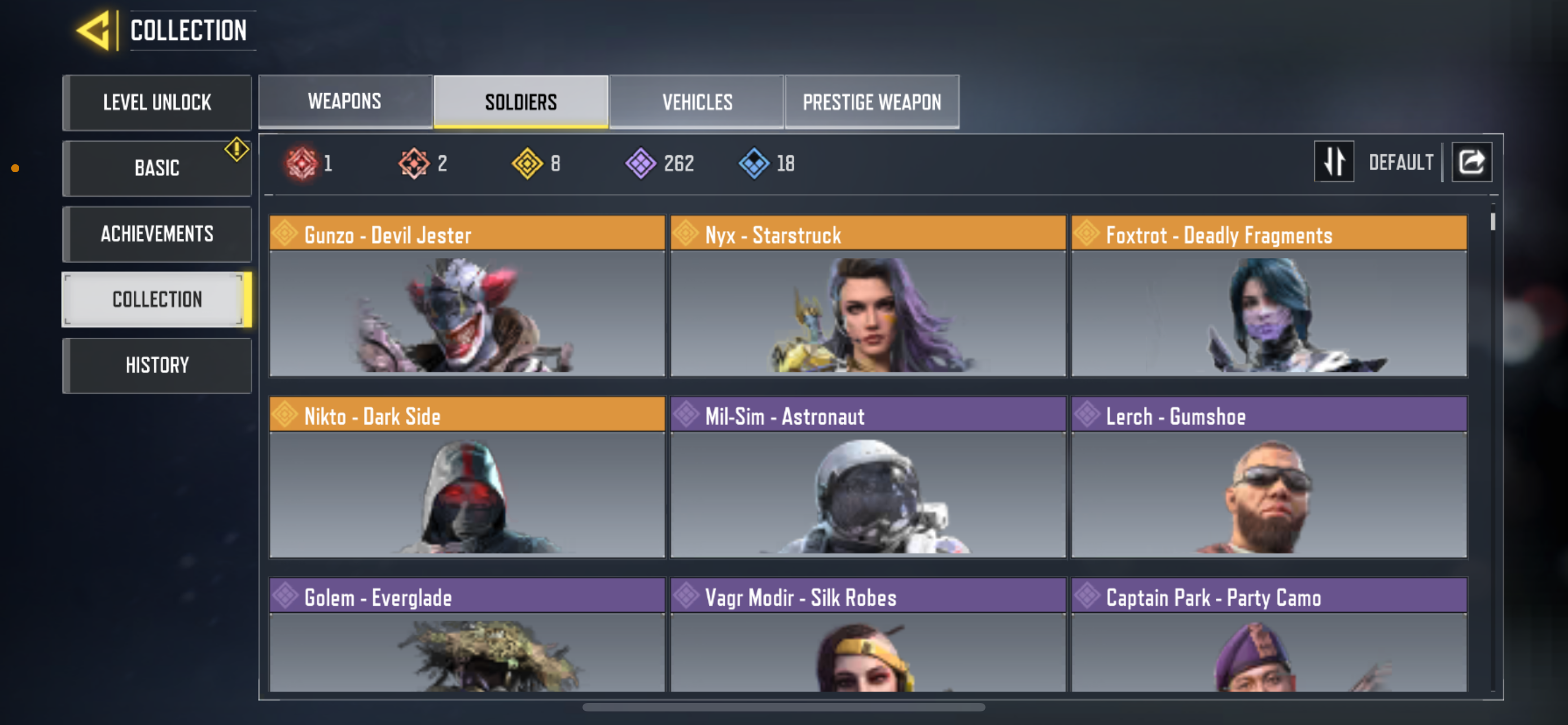Toggle the orange Legendary rarity filter

point(413,163)
